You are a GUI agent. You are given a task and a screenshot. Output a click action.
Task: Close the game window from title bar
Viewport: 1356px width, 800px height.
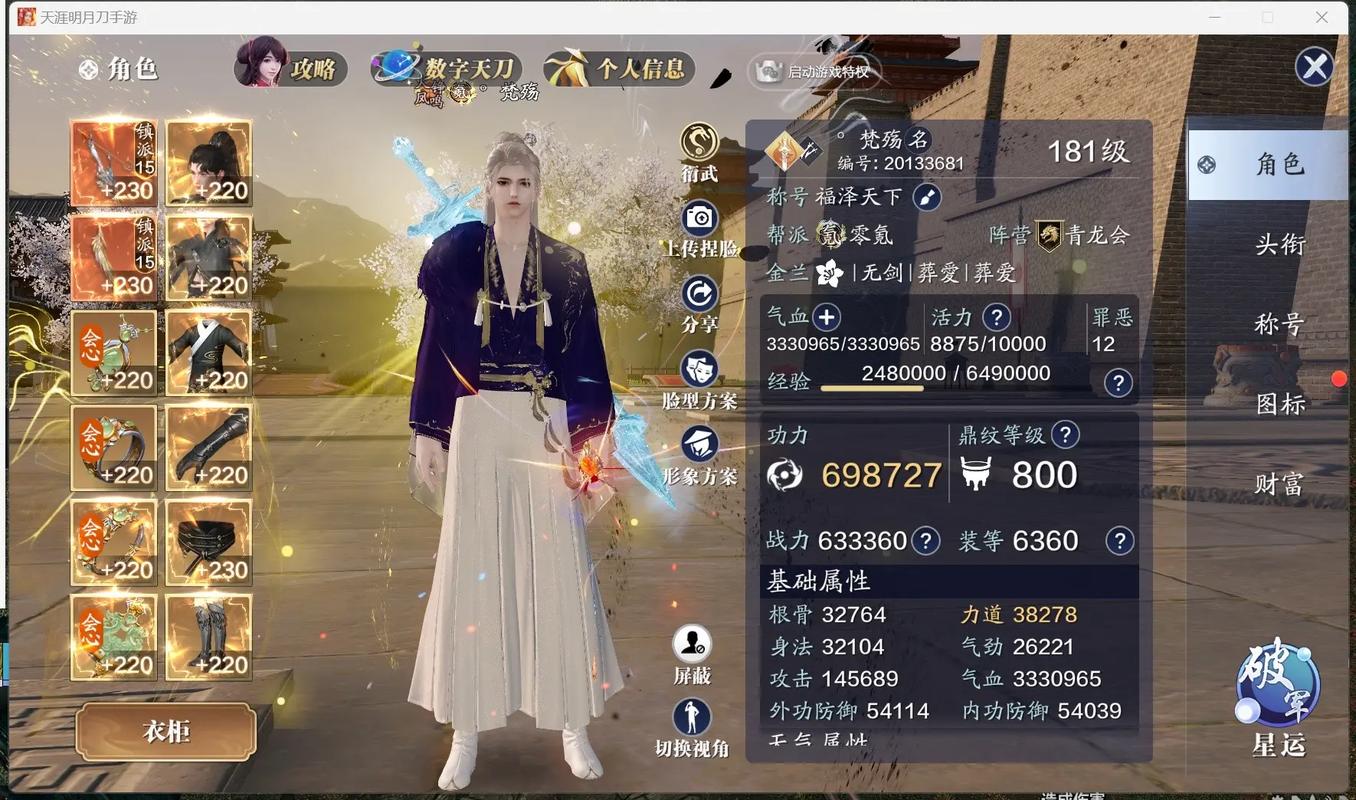click(1321, 17)
